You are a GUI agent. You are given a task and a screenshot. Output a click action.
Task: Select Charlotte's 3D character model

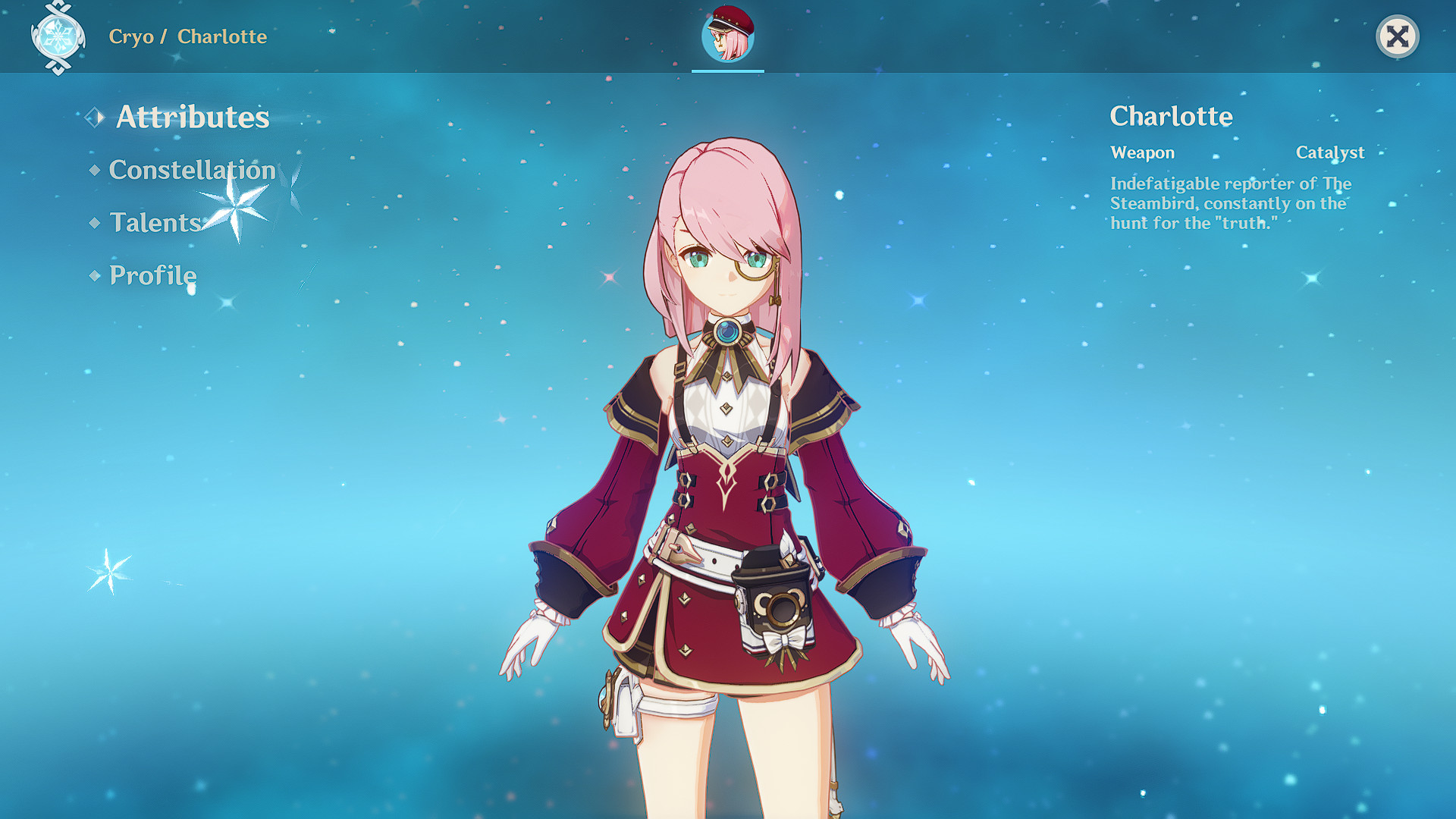(x=728, y=455)
